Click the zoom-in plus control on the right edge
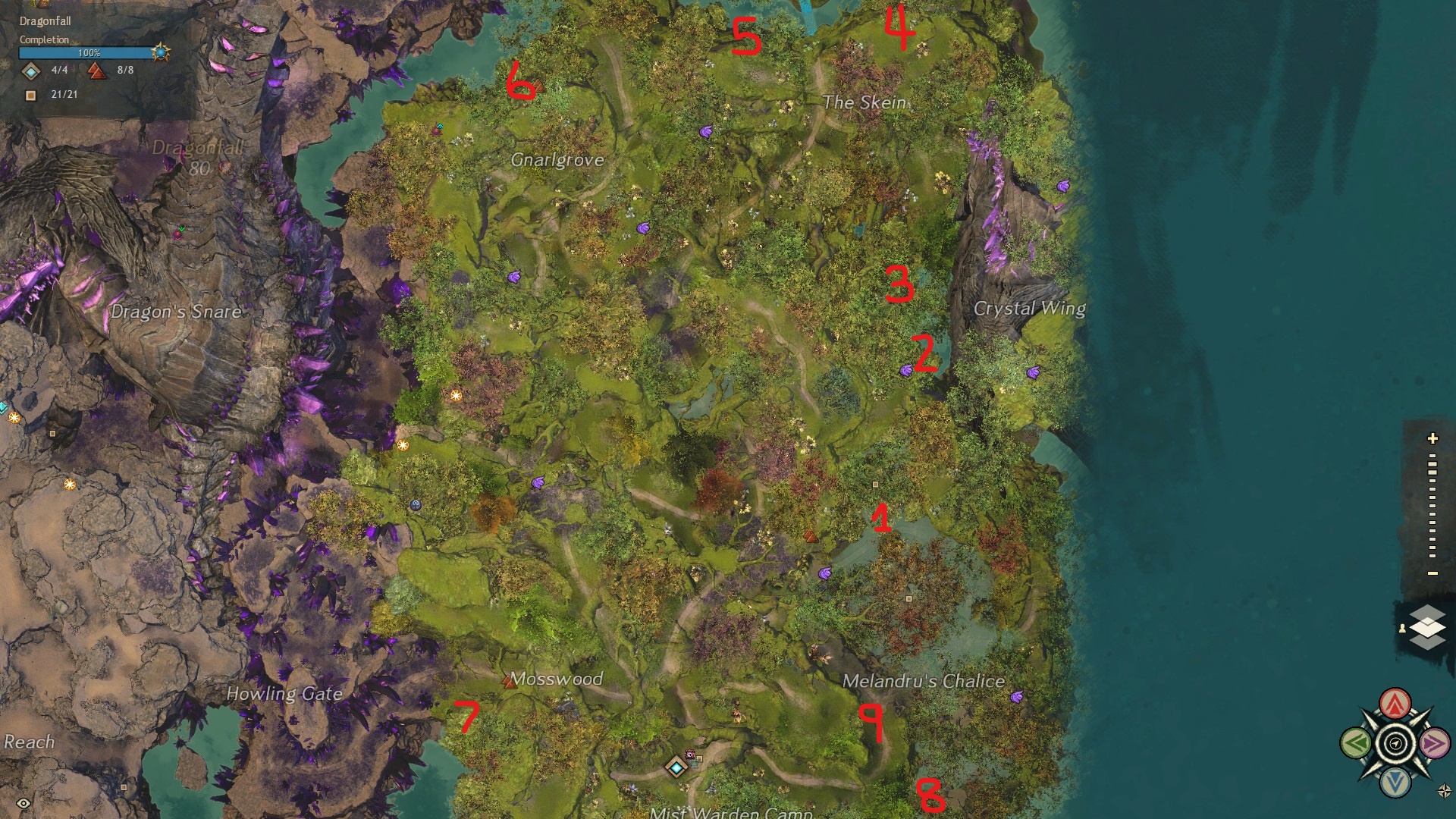The image size is (1456, 819). (x=1432, y=438)
